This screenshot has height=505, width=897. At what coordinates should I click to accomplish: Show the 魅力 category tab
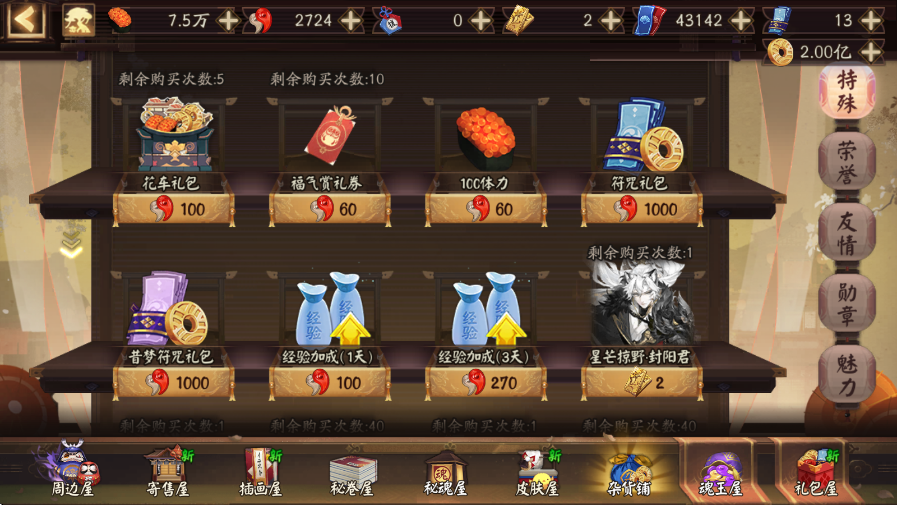point(846,375)
